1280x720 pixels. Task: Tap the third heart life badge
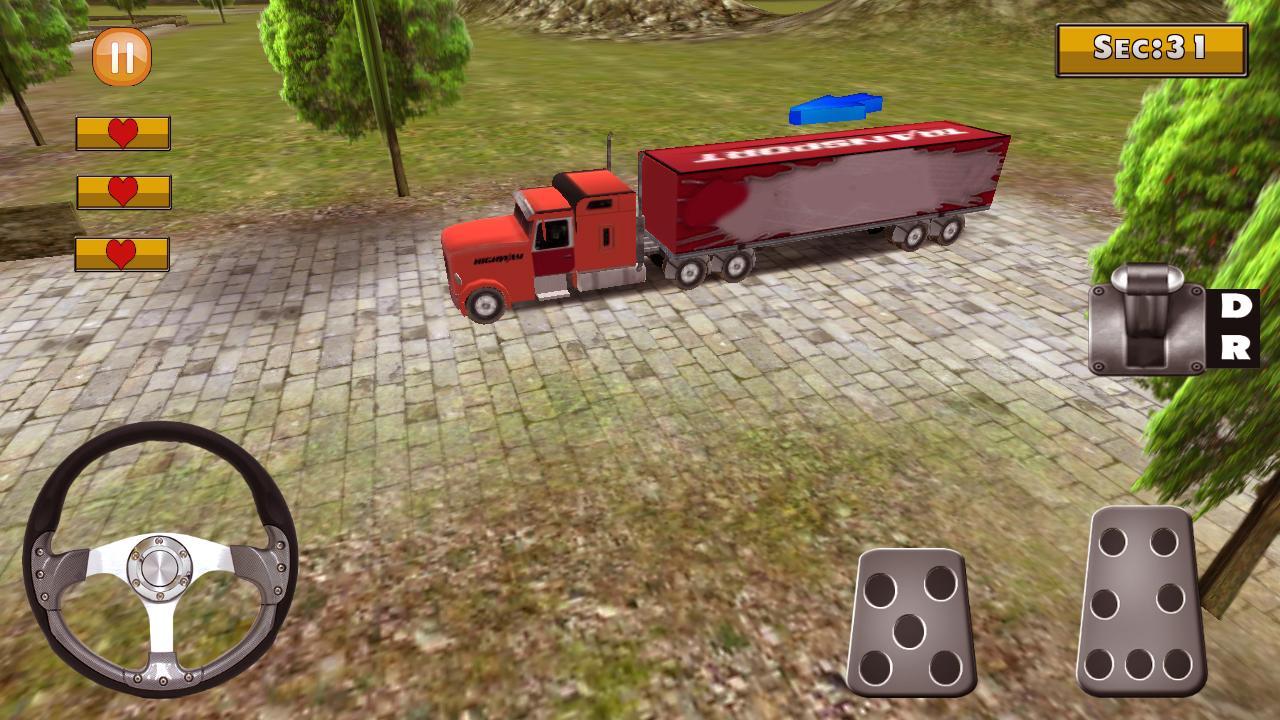point(121,254)
